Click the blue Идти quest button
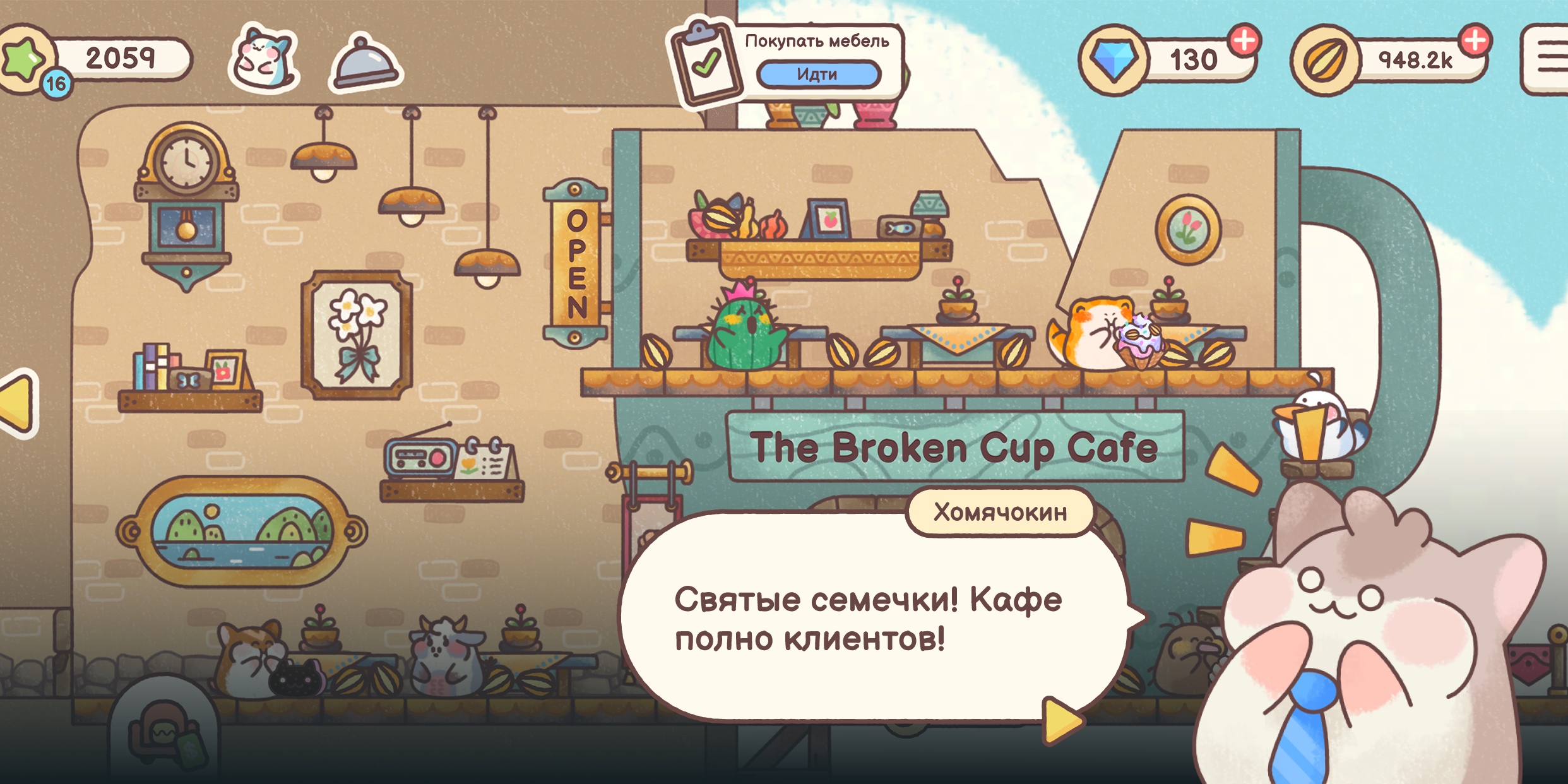 coord(818,74)
